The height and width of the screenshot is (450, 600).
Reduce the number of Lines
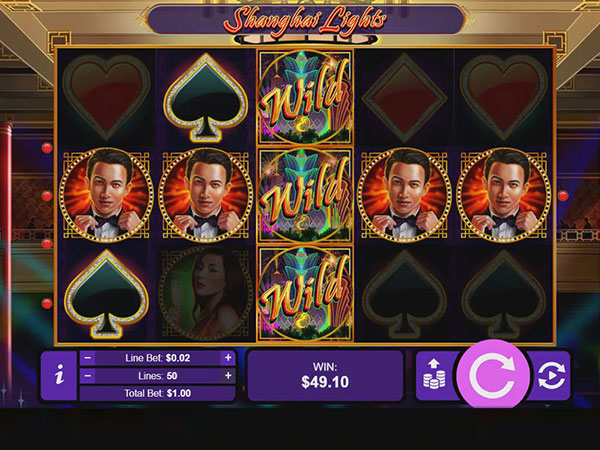pos(88,376)
